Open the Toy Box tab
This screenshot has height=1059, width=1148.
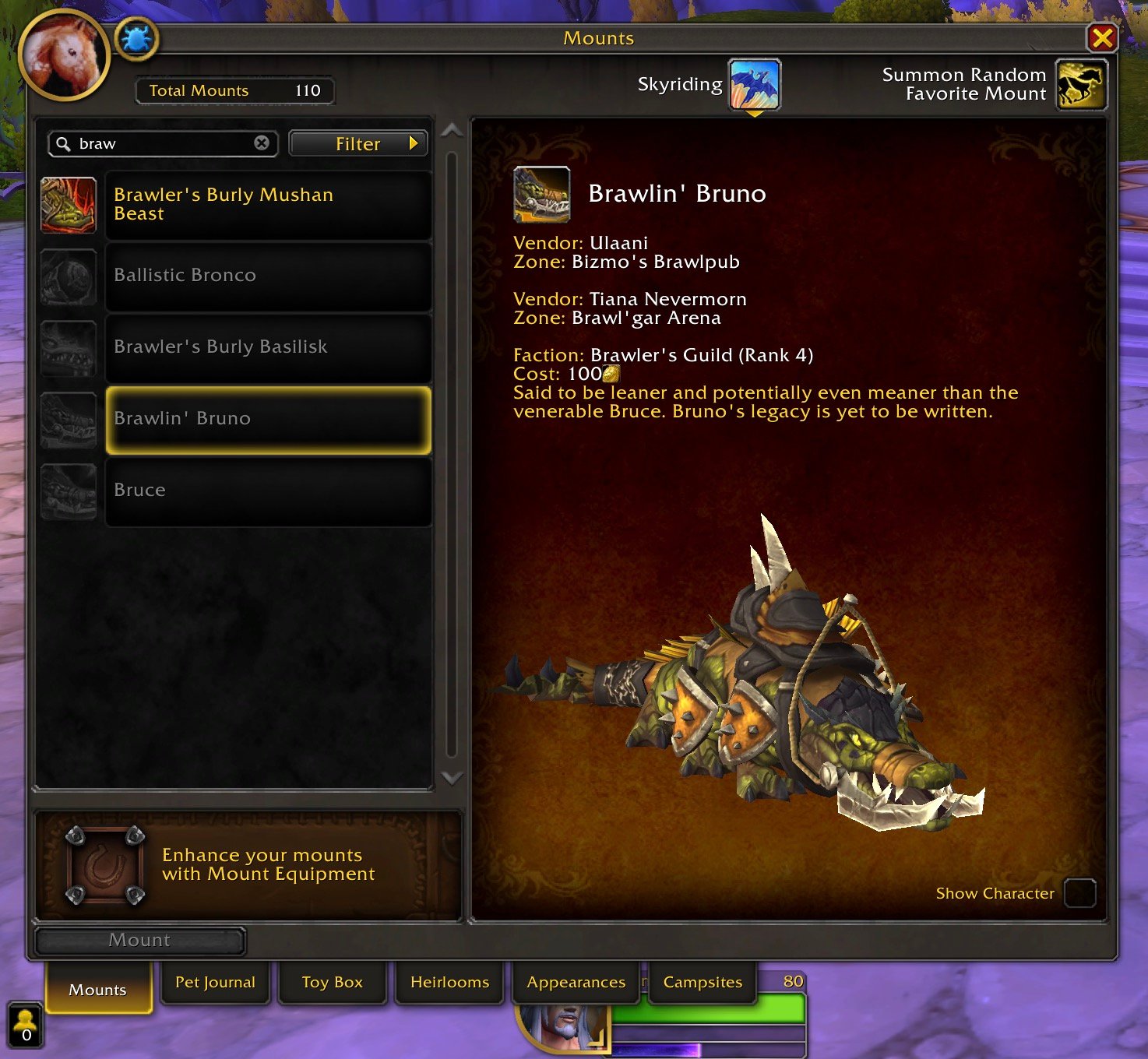[333, 982]
